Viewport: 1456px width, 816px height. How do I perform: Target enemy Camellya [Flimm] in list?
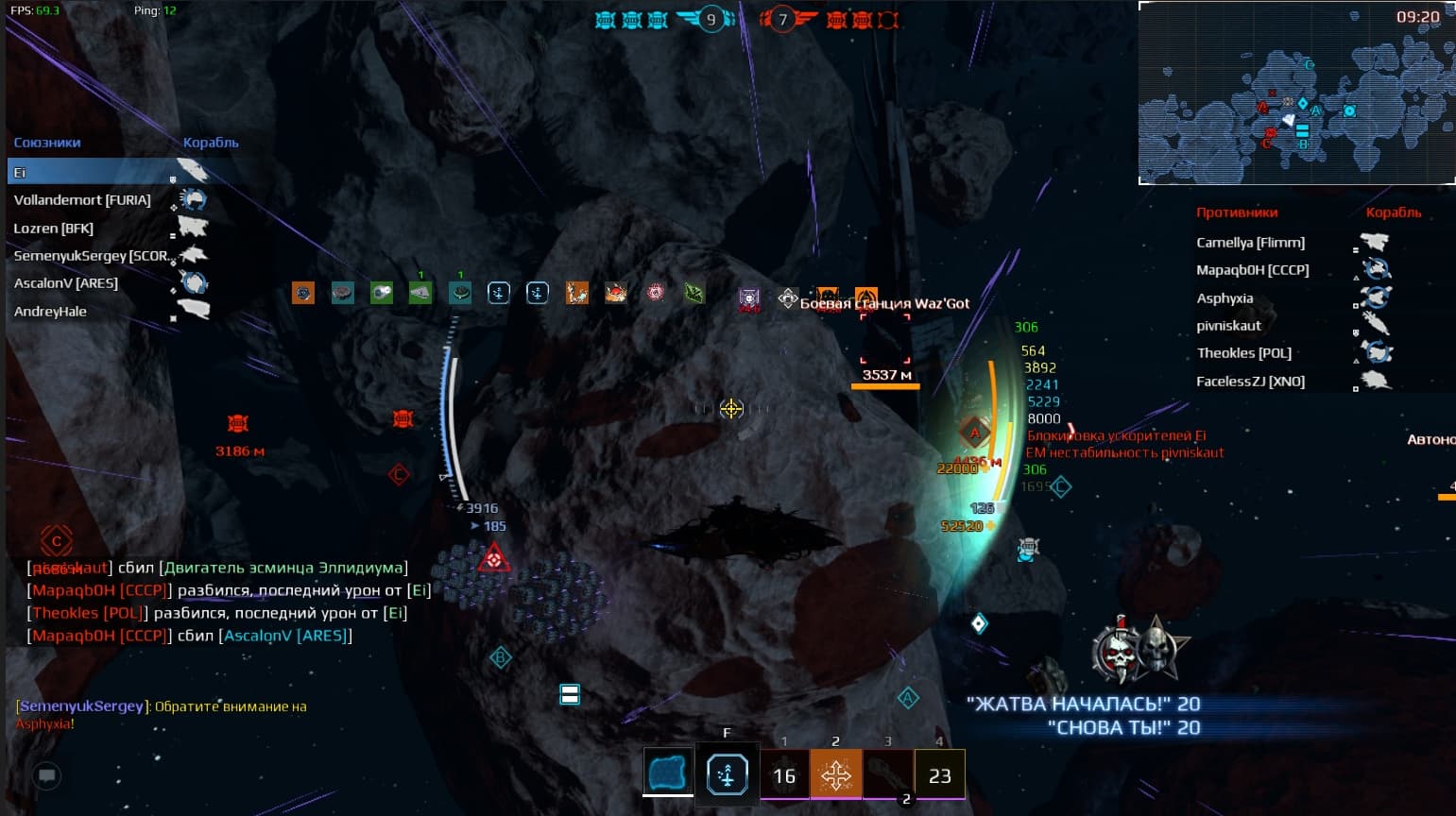1250,243
